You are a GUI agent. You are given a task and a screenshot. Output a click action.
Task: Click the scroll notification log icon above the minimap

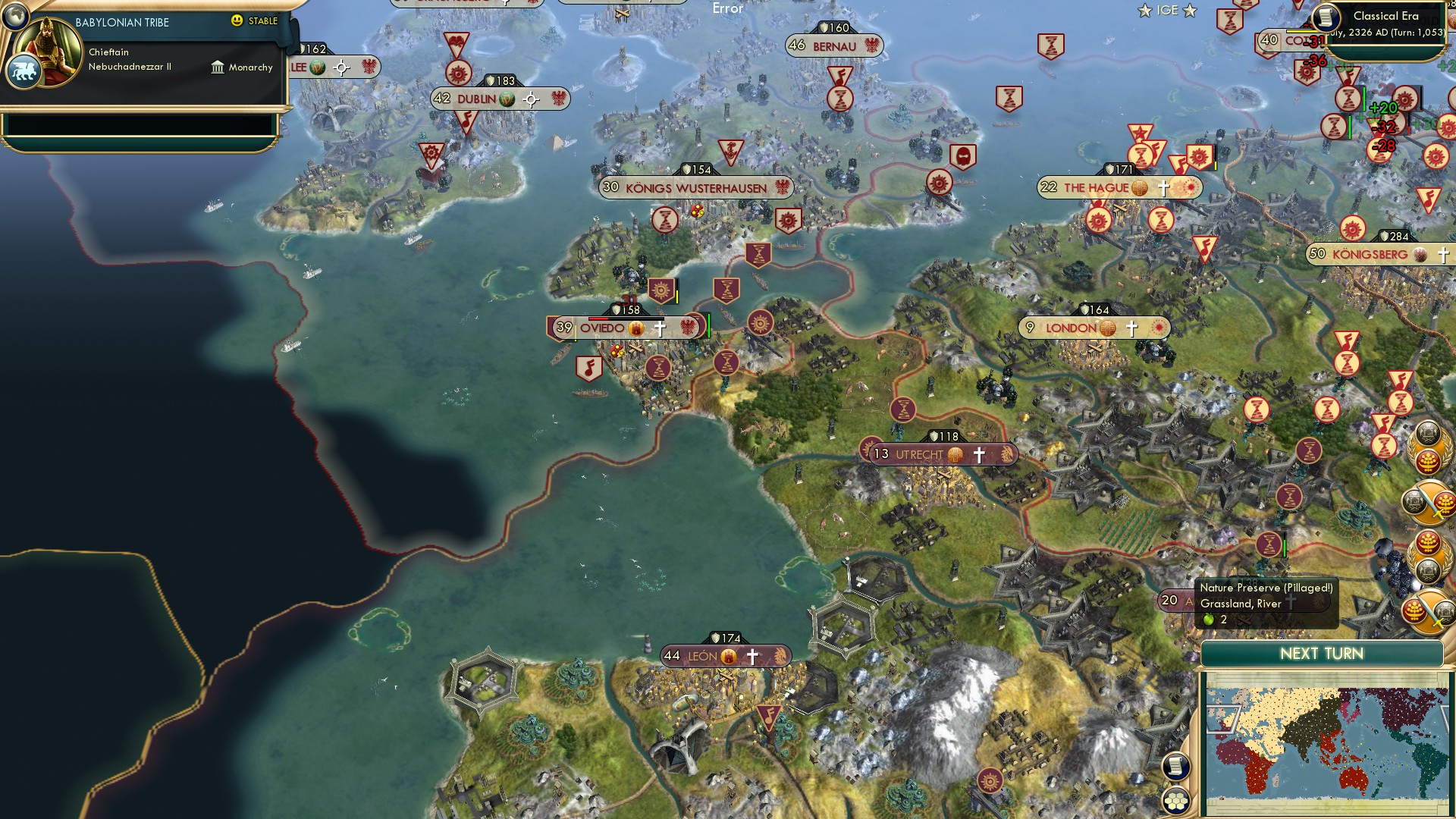1176,765
